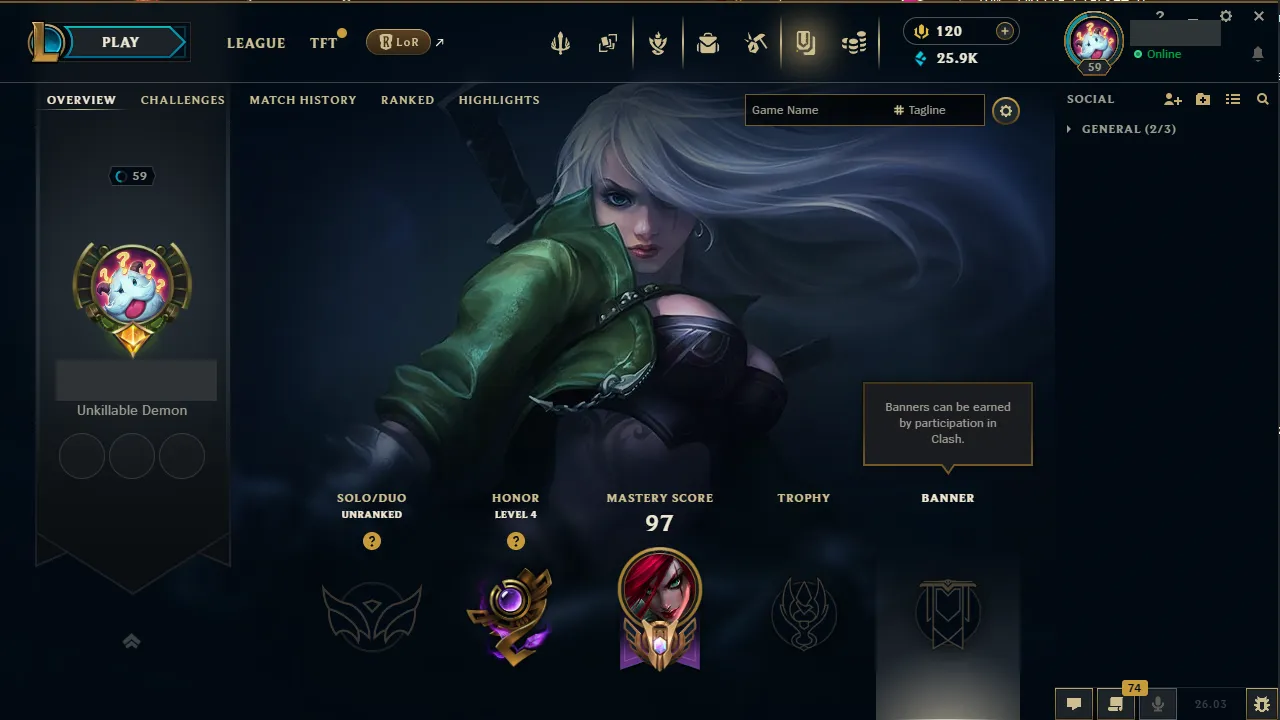Viewport: 1280px width, 720px height.
Task: Open the Store using the coins icon
Action: point(853,42)
